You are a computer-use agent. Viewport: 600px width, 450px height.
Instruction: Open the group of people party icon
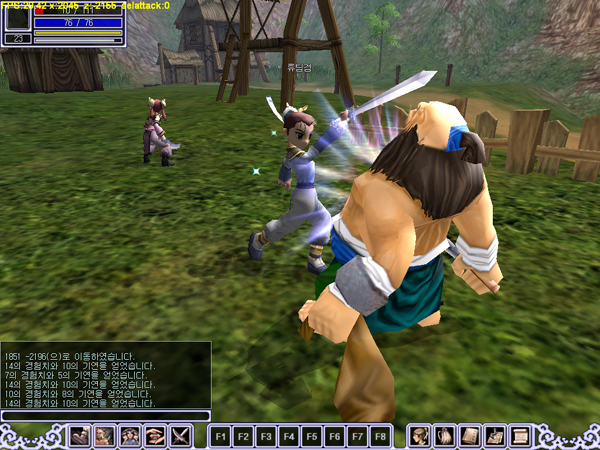click(x=130, y=436)
